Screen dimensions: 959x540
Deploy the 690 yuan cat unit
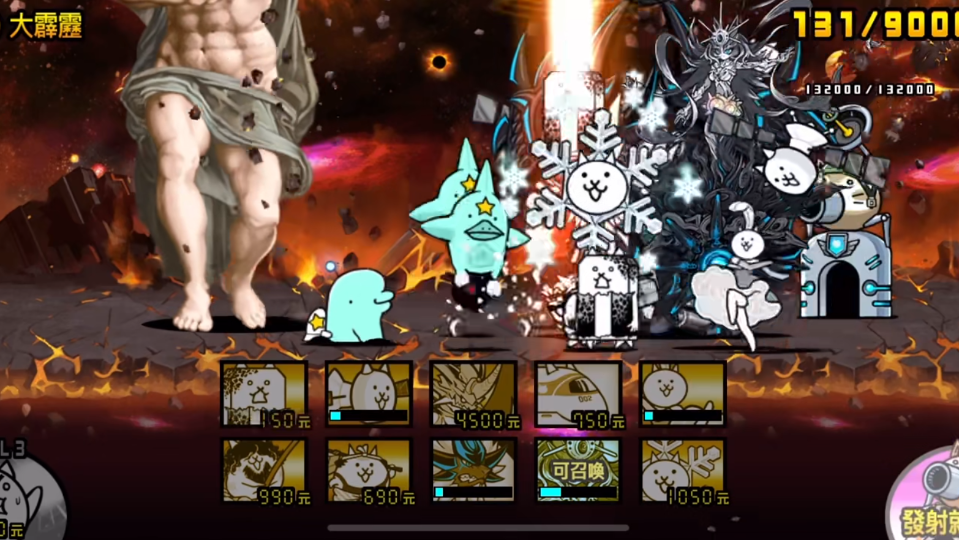point(368,470)
